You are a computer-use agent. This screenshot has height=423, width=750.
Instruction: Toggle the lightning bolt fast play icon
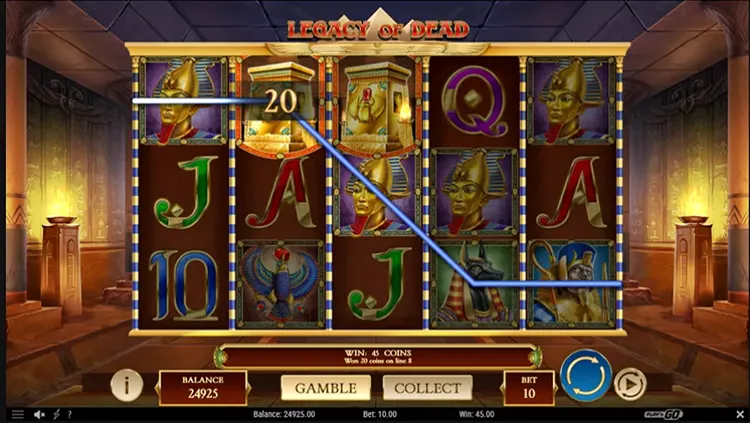coord(56,414)
